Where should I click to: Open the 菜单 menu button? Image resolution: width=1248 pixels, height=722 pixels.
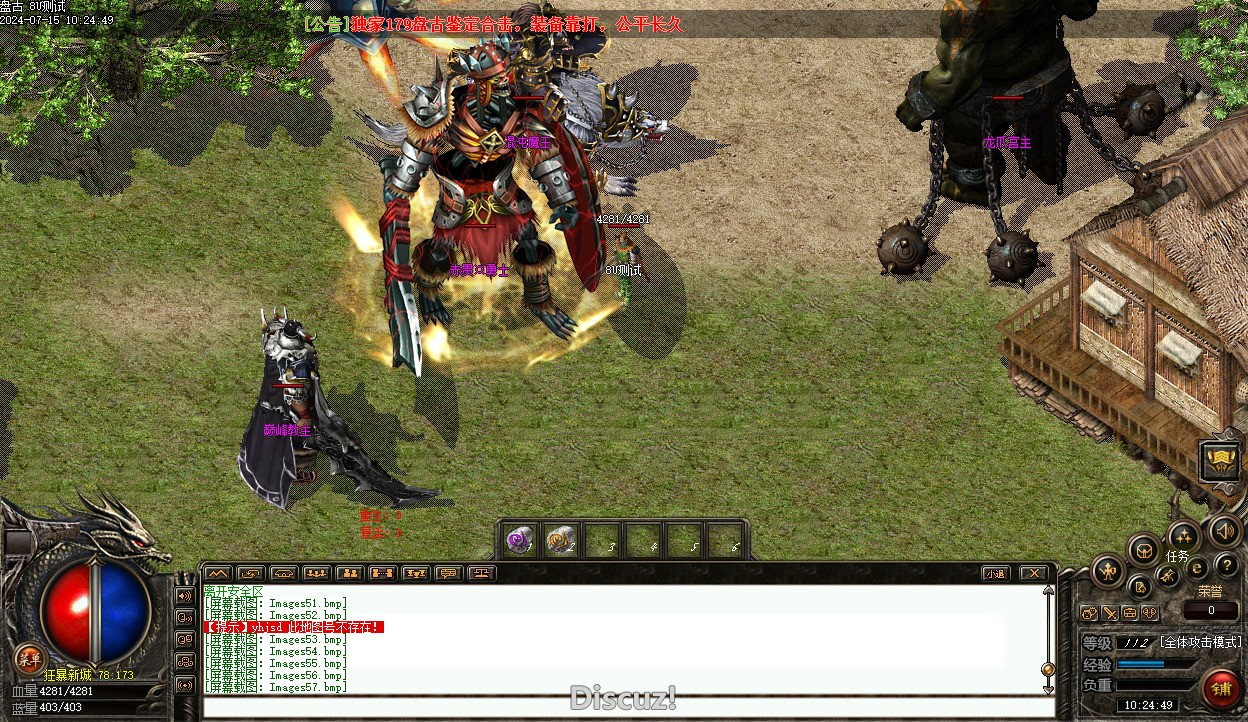tap(29, 659)
